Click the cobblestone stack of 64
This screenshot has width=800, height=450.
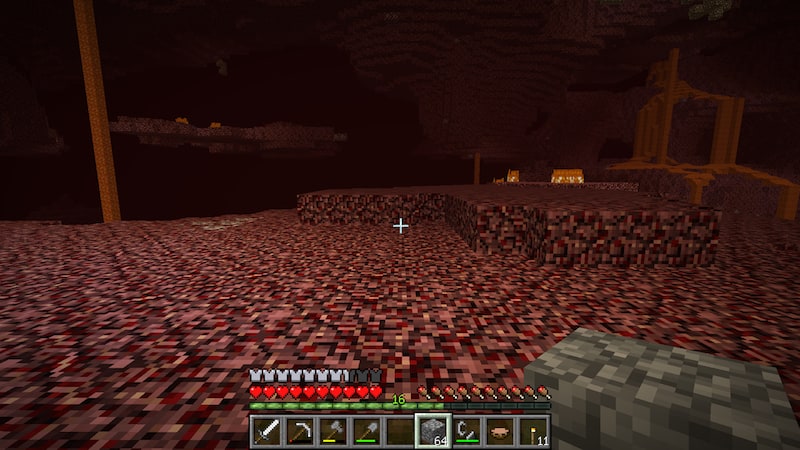point(432,431)
